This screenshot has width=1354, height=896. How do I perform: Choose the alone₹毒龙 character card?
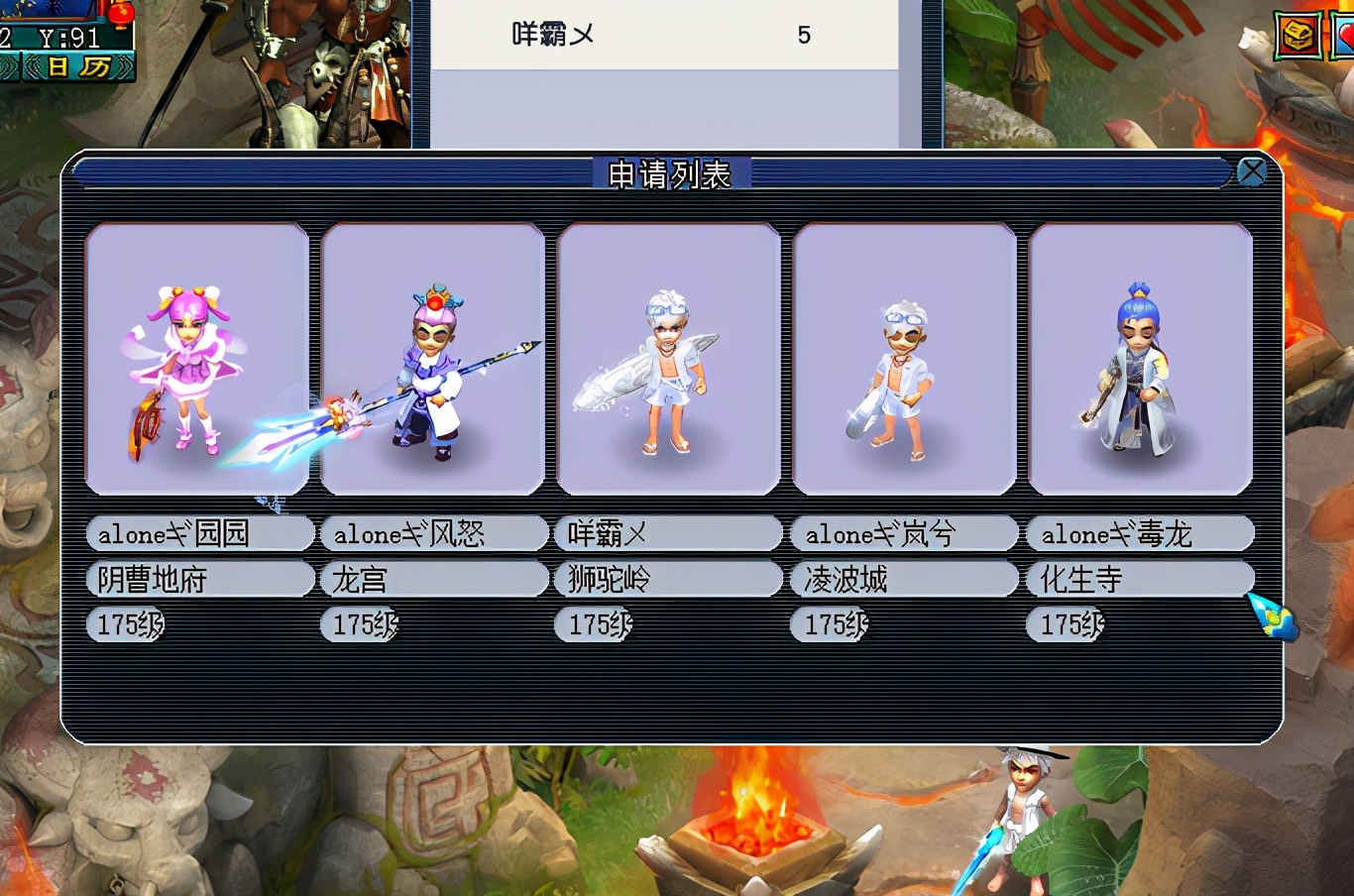pos(1140,359)
